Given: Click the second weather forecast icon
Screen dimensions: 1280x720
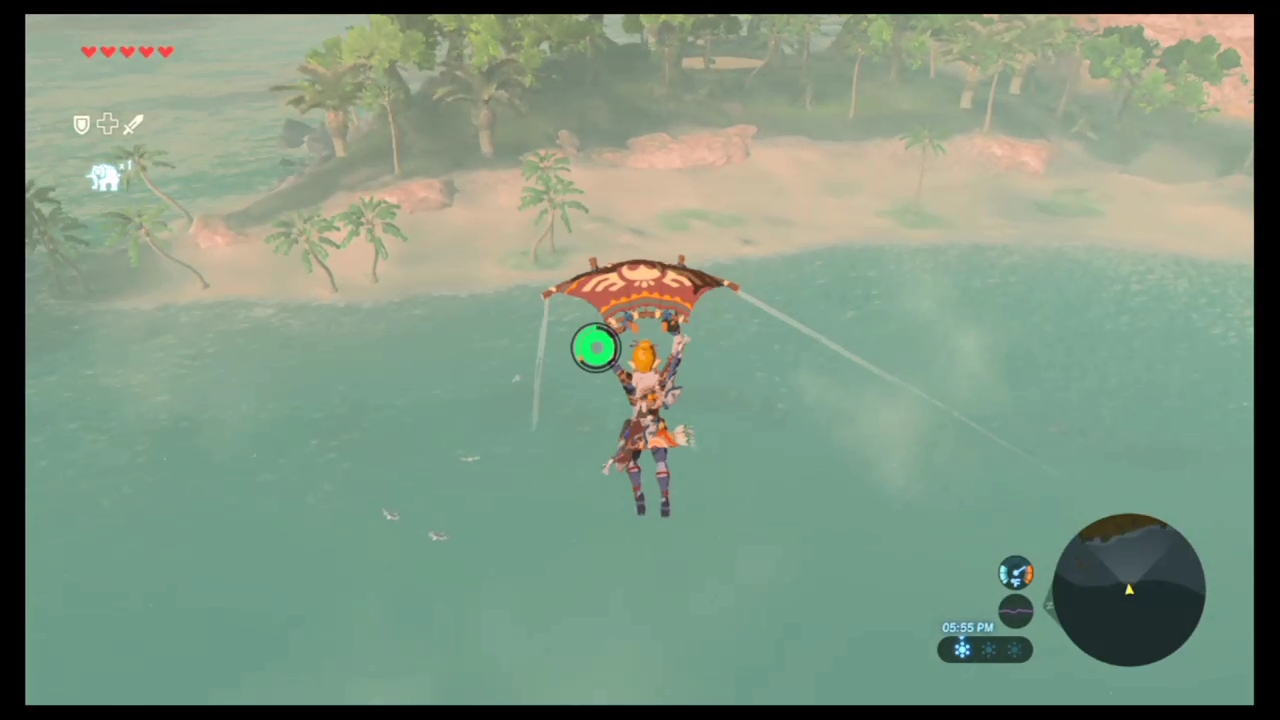Looking at the screenshot, I should coord(989,650).
